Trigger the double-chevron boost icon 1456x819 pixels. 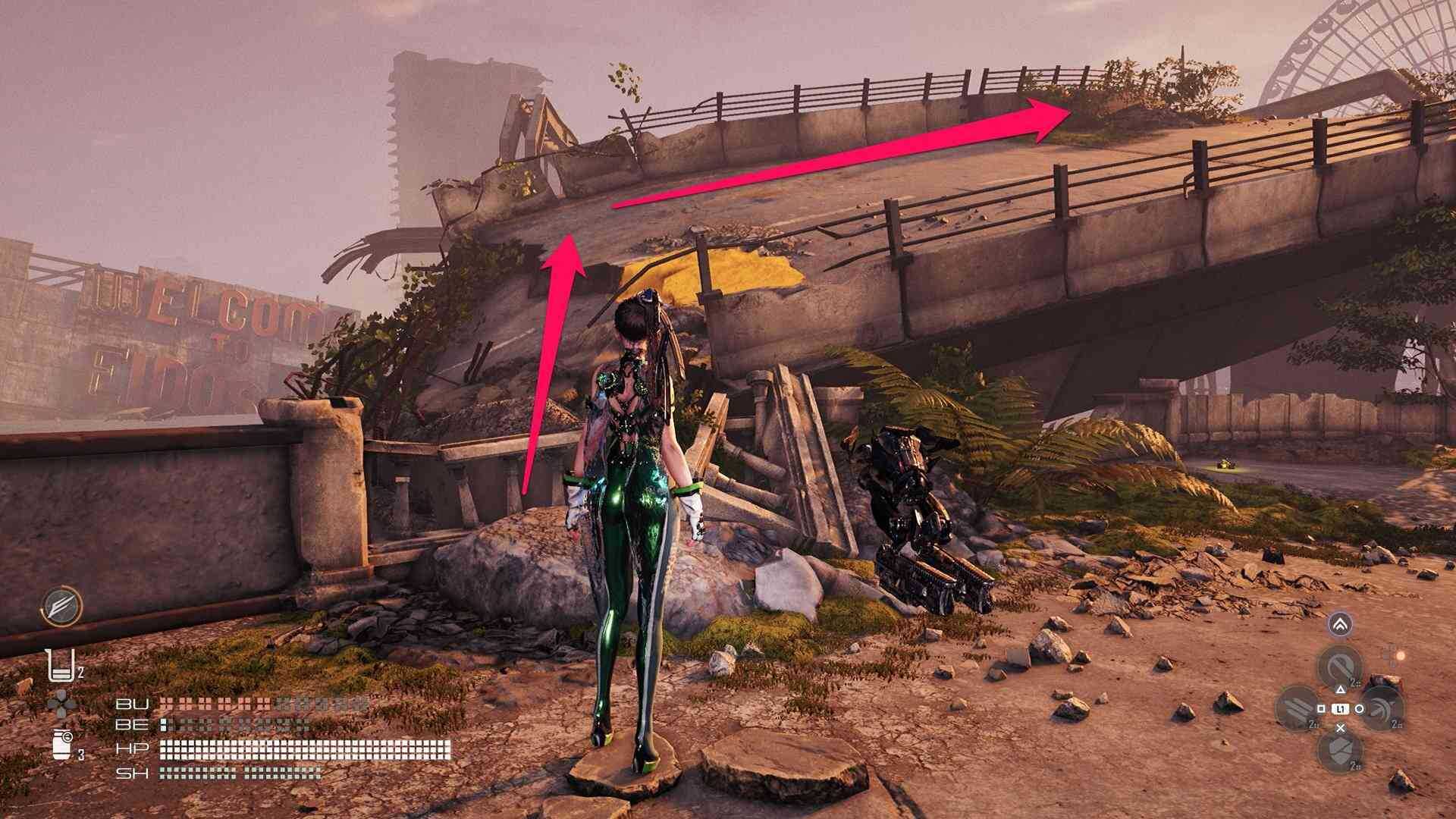(1341, 625)
